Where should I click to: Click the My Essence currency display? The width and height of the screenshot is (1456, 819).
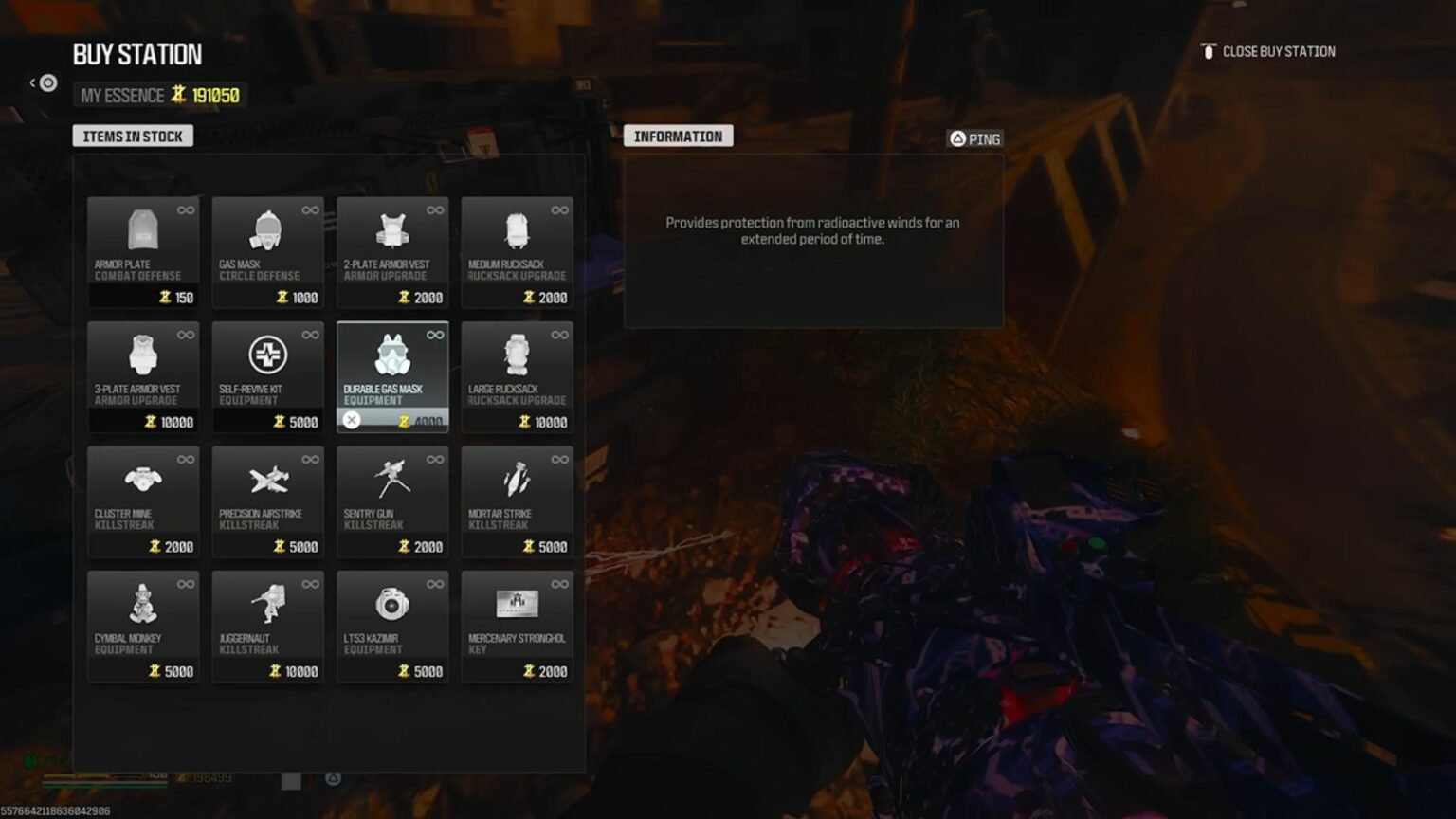(156, 95)
